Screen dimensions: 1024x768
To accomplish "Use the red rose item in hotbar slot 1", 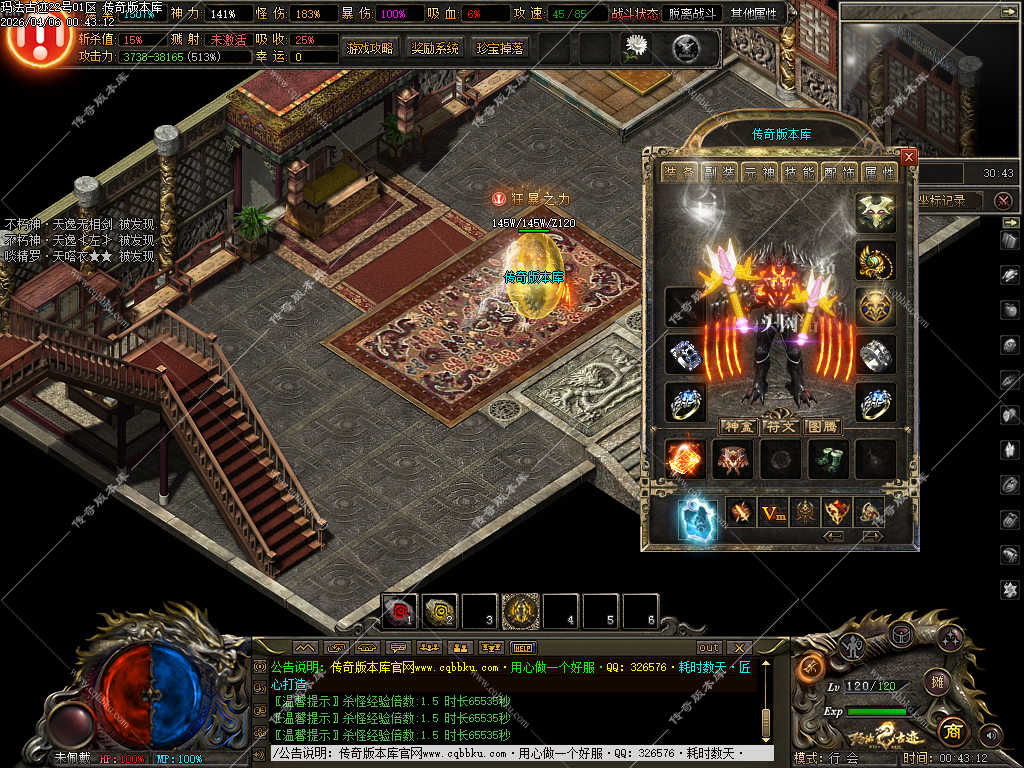I will click(402, 609).
